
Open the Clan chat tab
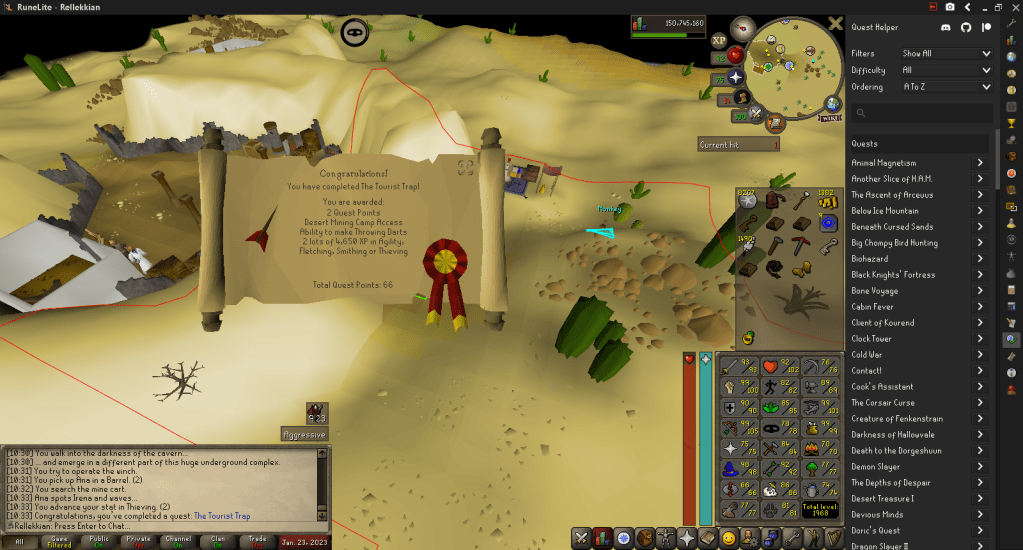(218, 541)
